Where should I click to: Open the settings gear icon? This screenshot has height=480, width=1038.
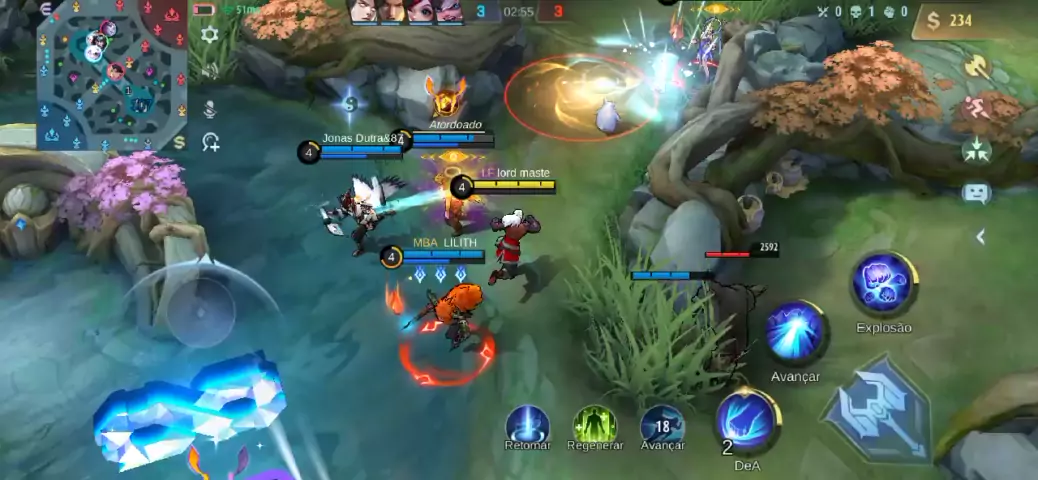point(210,35)
